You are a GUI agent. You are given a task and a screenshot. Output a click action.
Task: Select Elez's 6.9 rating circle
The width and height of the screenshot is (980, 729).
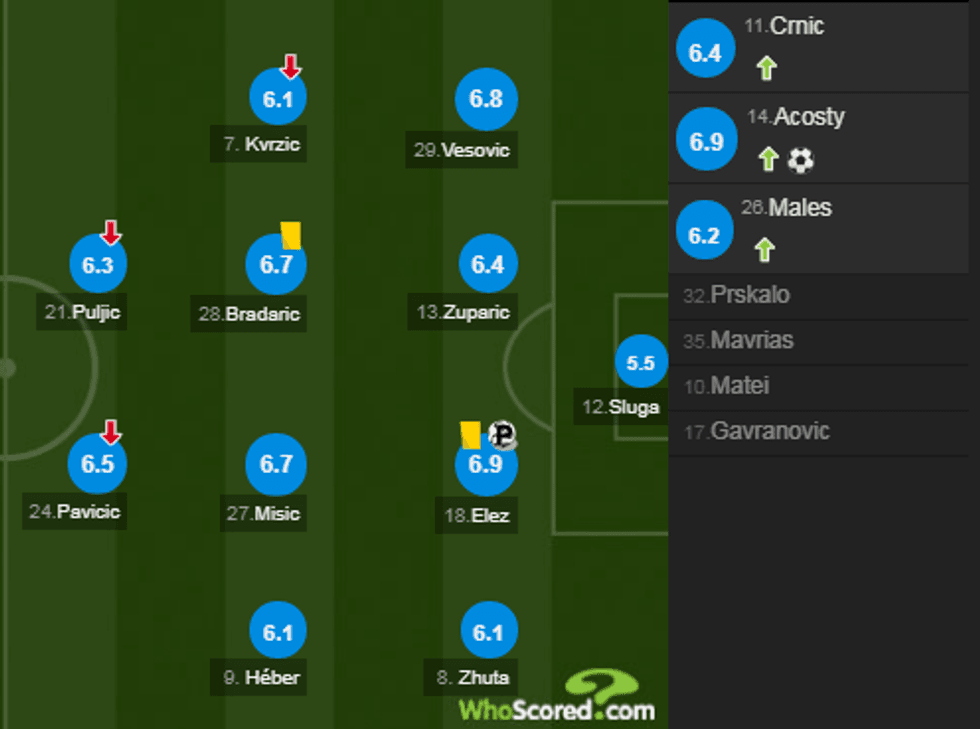click(x=485, y=466)
